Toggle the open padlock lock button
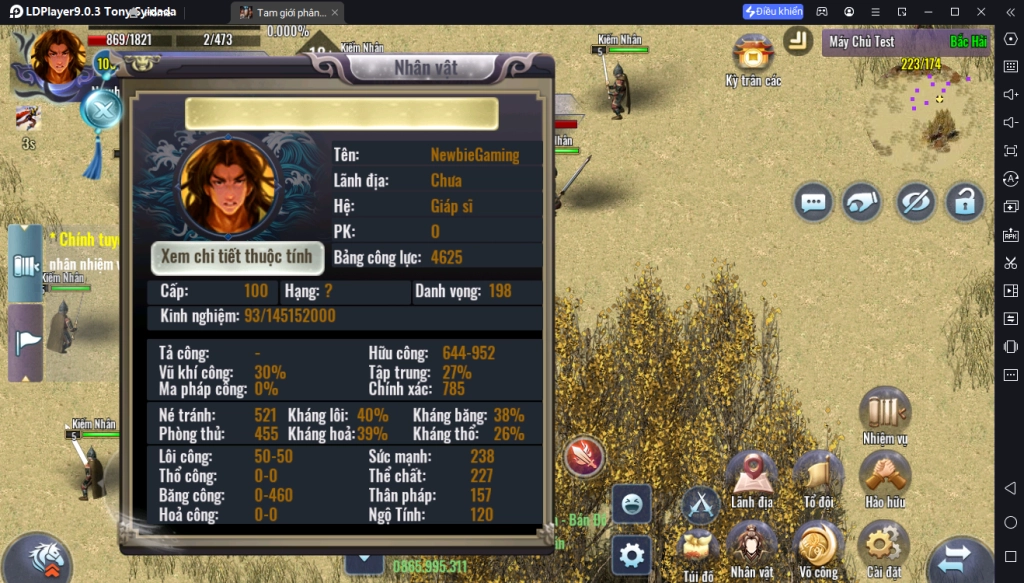Image resolution: width=1024 pixels, height=583 pixels. (964, 202)
